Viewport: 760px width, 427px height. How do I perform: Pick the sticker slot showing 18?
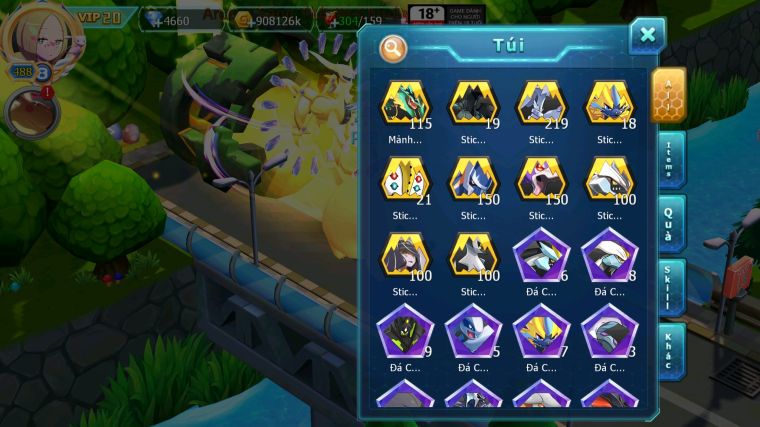point(609,103)
